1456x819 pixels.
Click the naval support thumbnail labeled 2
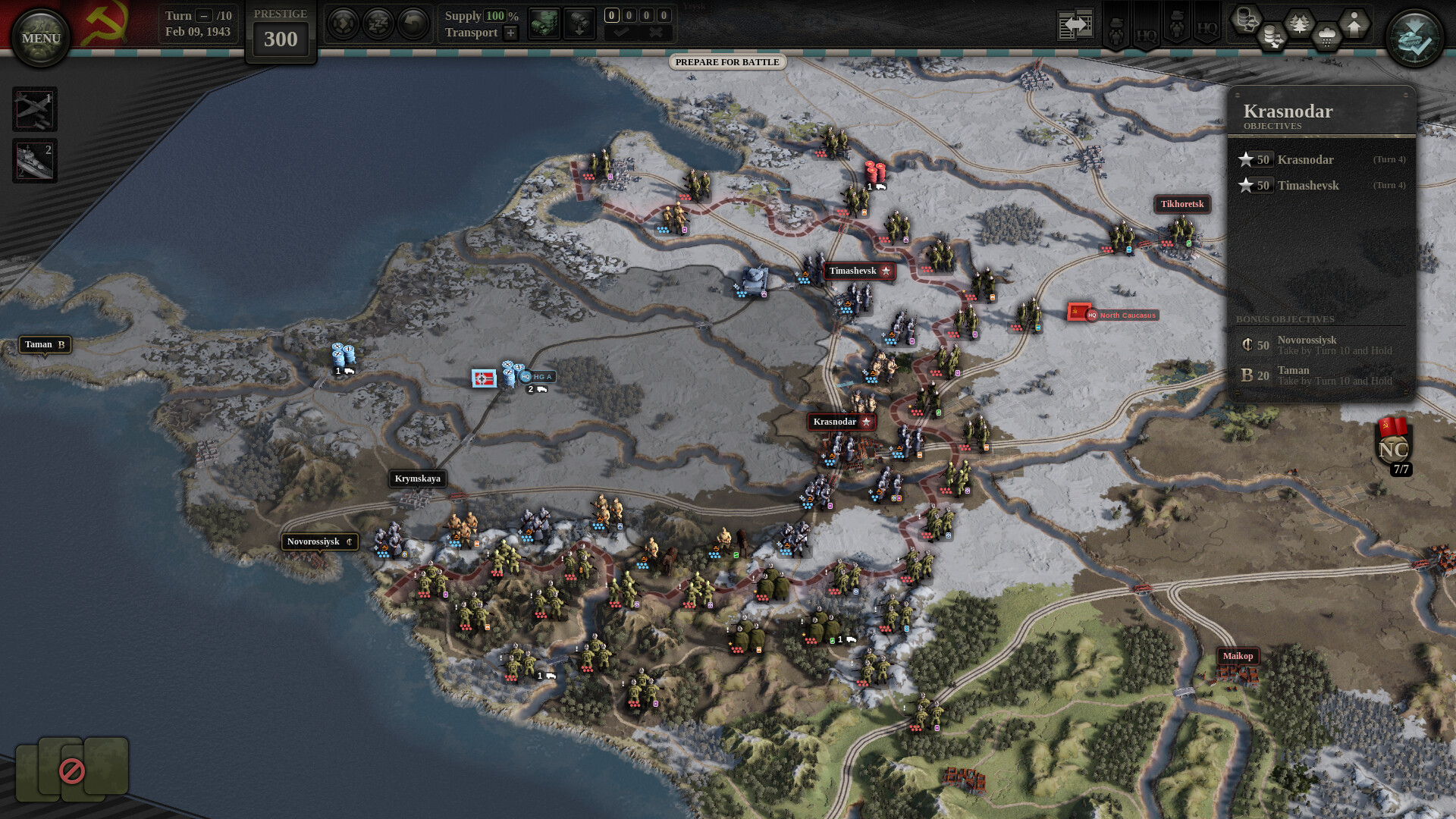(35, 160)
